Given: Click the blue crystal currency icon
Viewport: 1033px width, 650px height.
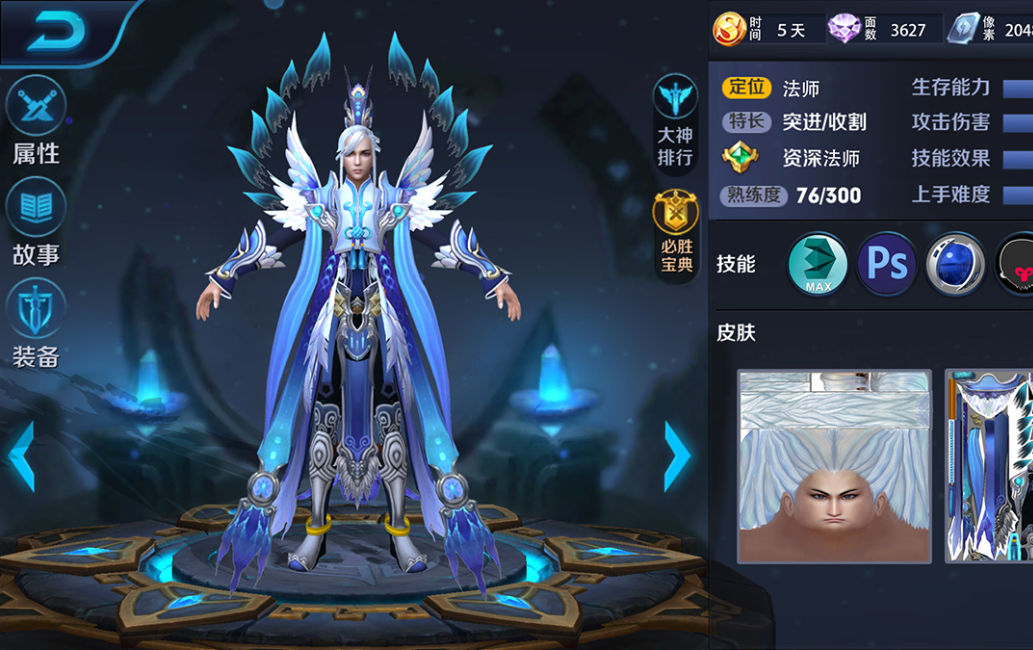Looking at the screenshot, I should tap(963, 29).
